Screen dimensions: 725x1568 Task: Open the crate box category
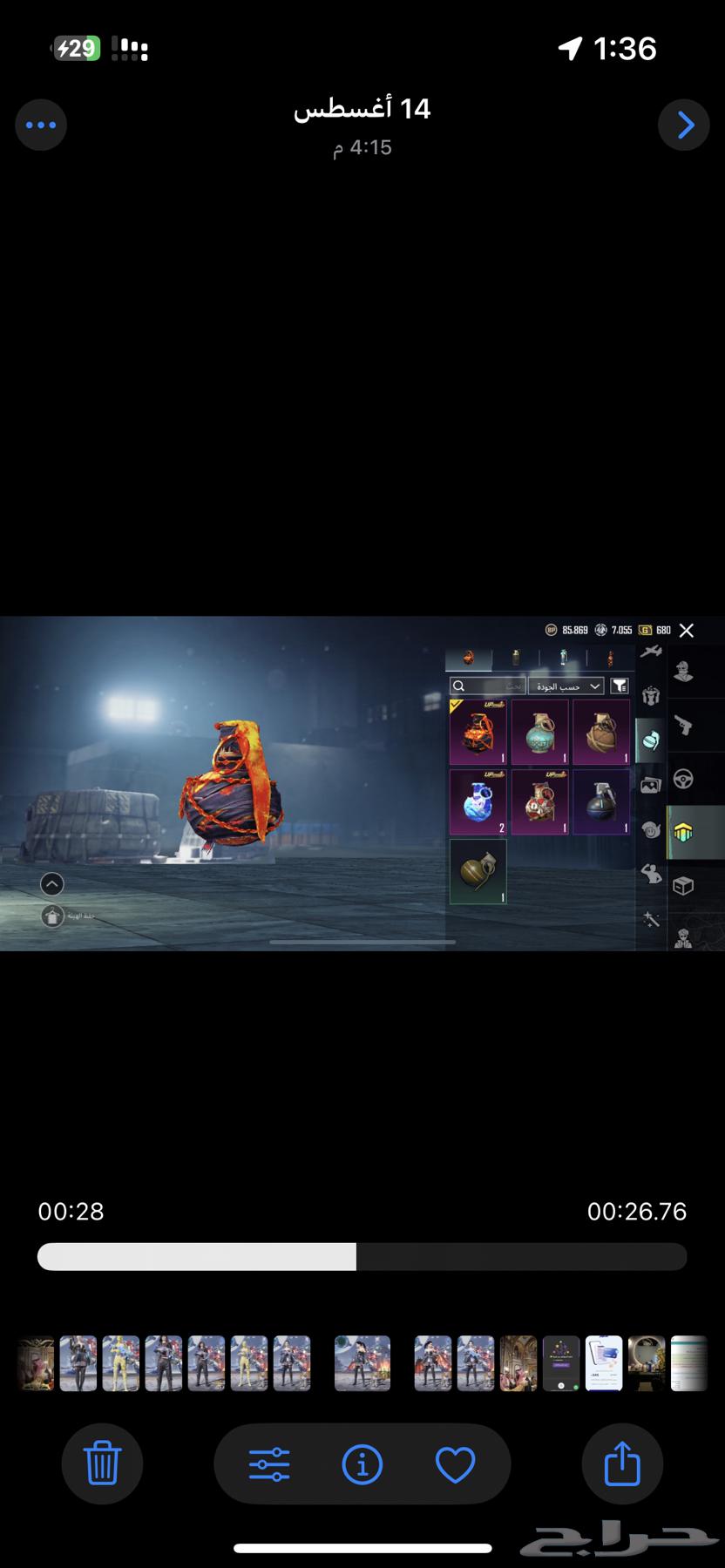click(684, 885)
